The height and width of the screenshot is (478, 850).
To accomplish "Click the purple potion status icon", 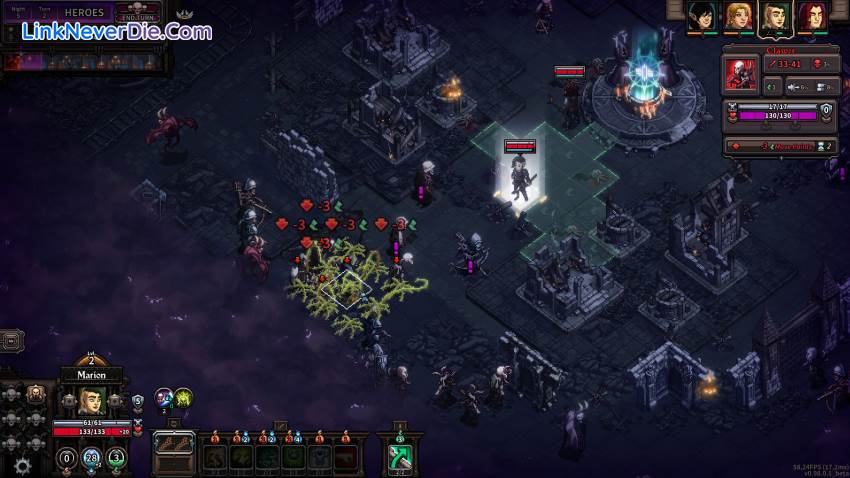I will (x=163, y=398).
